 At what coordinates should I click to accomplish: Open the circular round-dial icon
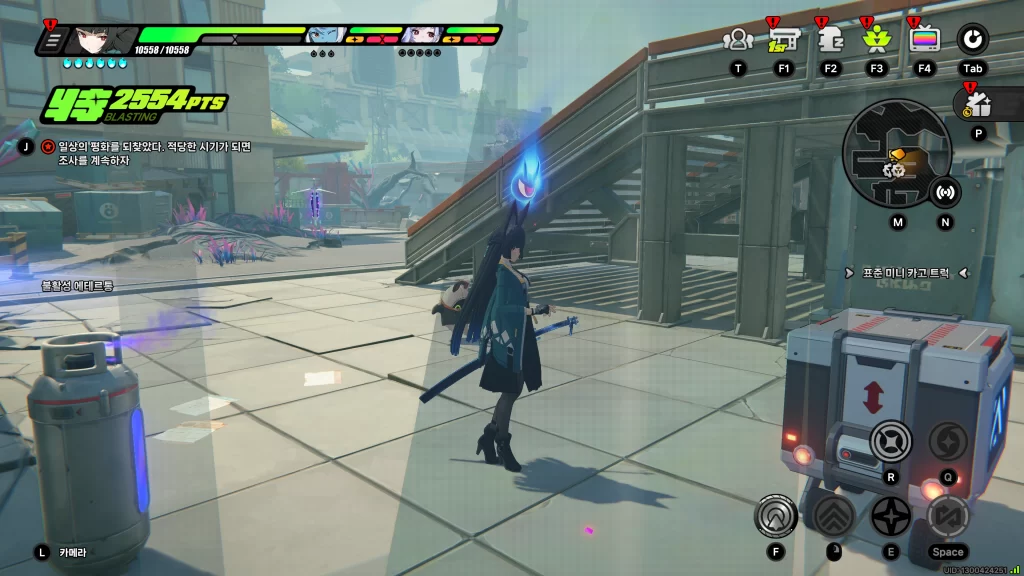pos(972,40)
